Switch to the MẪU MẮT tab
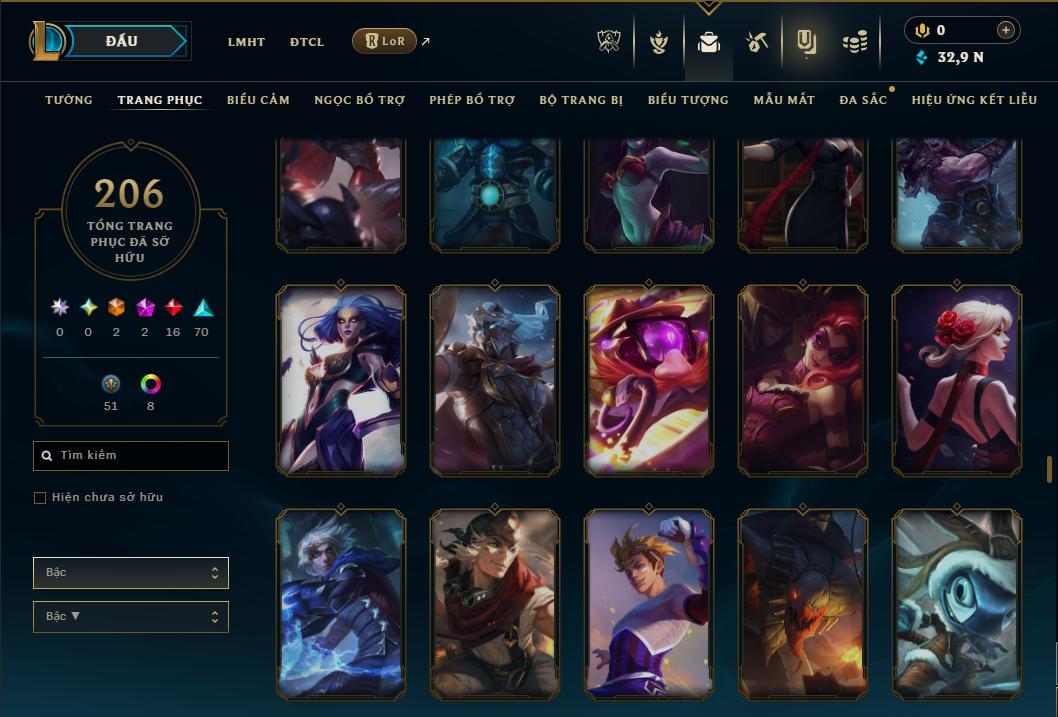 coord(784,100)
